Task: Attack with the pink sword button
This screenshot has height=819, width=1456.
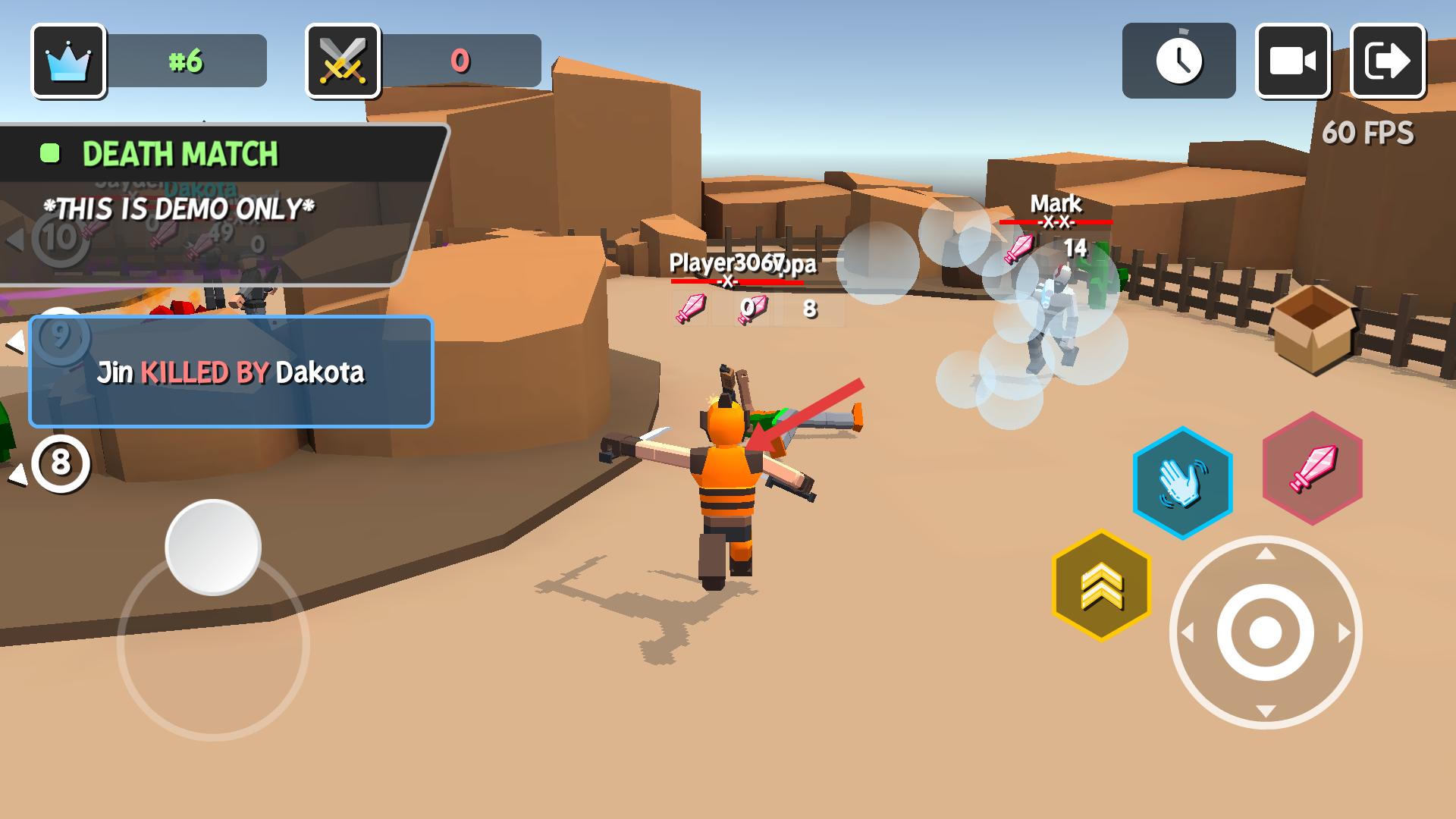Action: coord(1312,468)
